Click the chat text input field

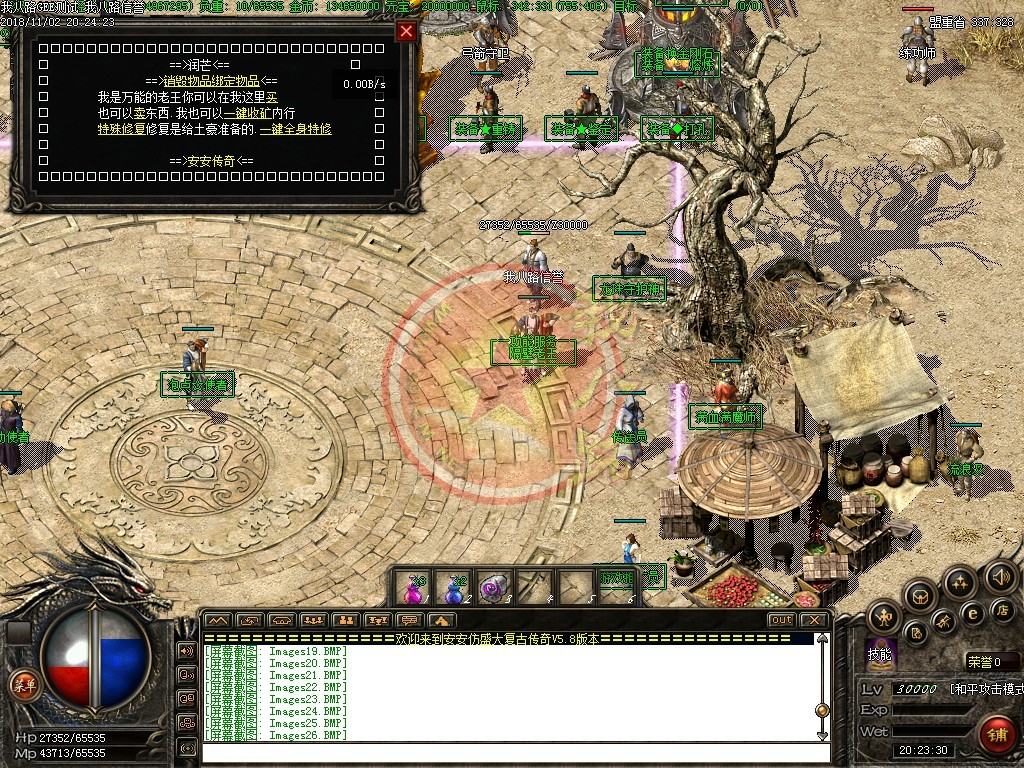click(508, 752)
